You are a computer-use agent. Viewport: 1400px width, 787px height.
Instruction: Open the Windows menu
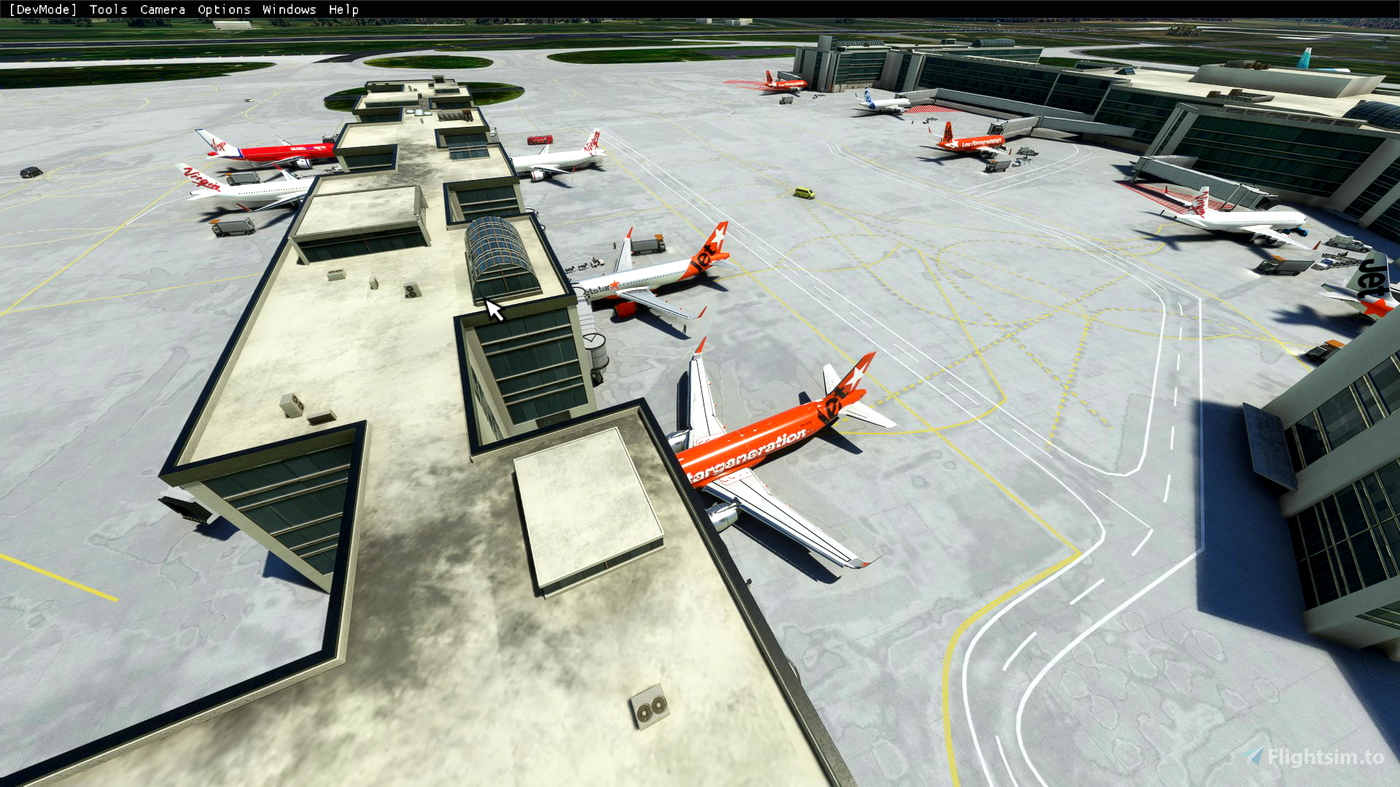pyautogui.click(x=289, y=9)
